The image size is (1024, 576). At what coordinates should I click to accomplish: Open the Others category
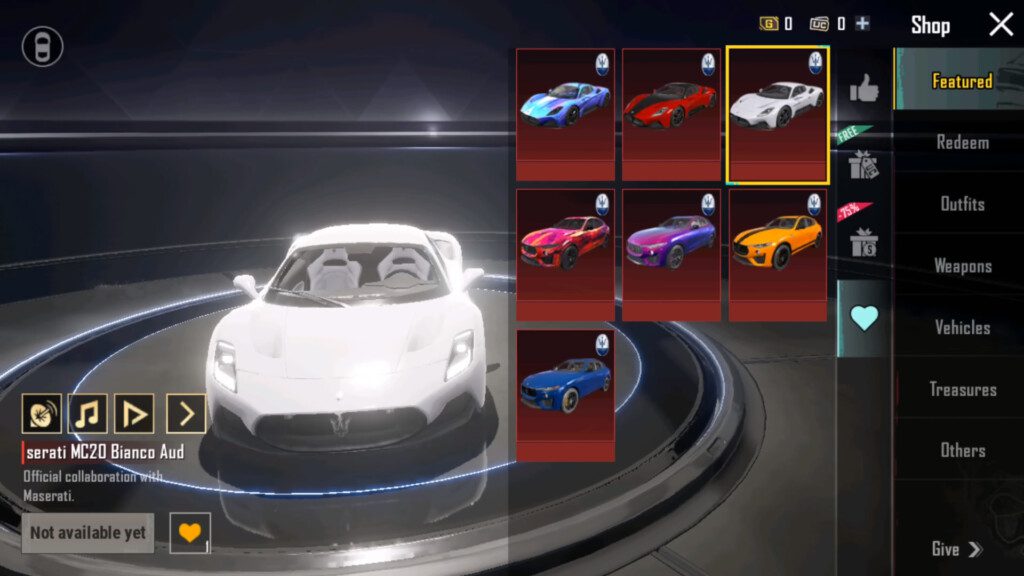click(962, 450)
